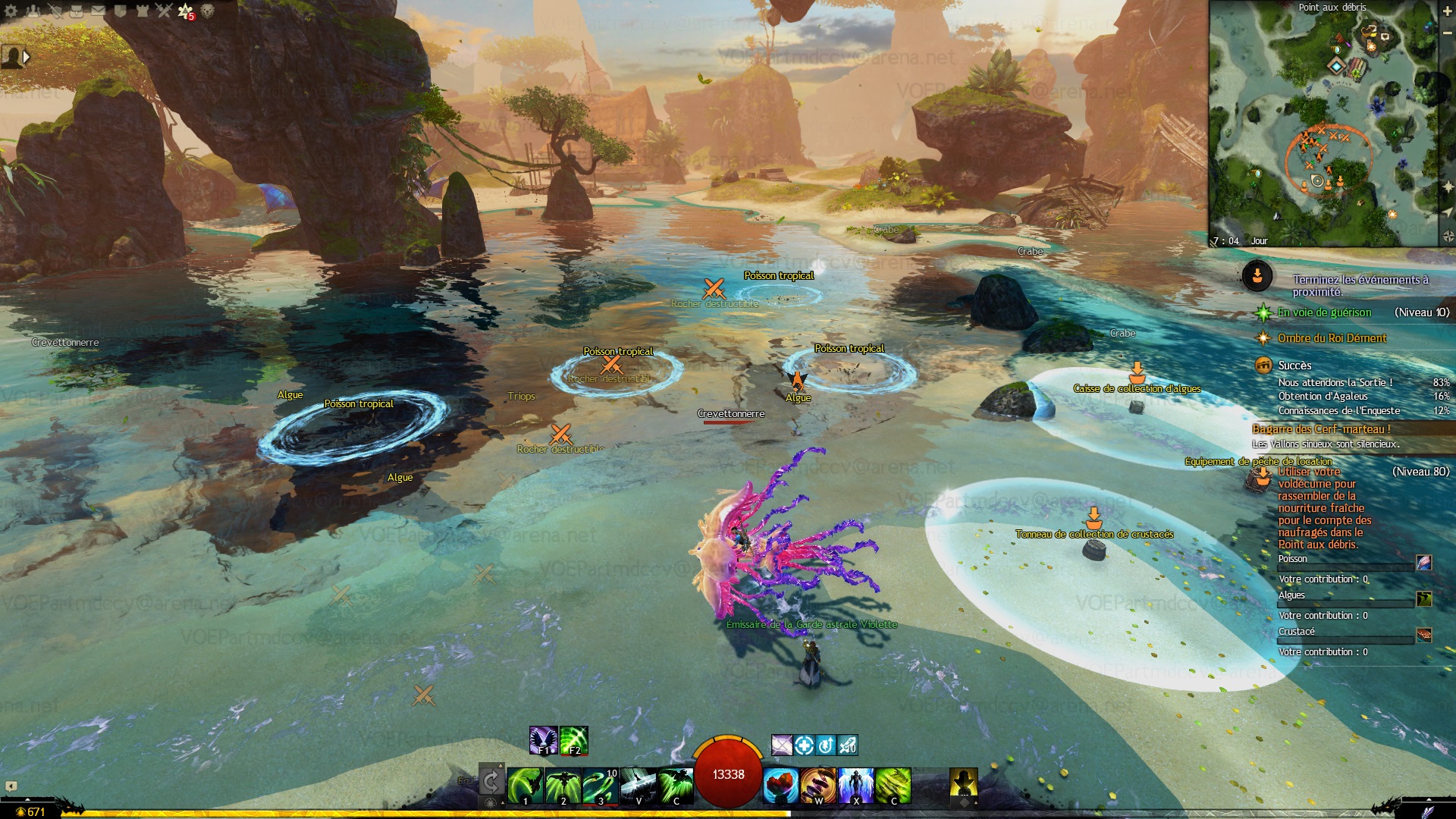The width and height of the screenshot is (1456, 819).
Task: Open the Succès achievements tracker header
Action: tap(1294, 366)
